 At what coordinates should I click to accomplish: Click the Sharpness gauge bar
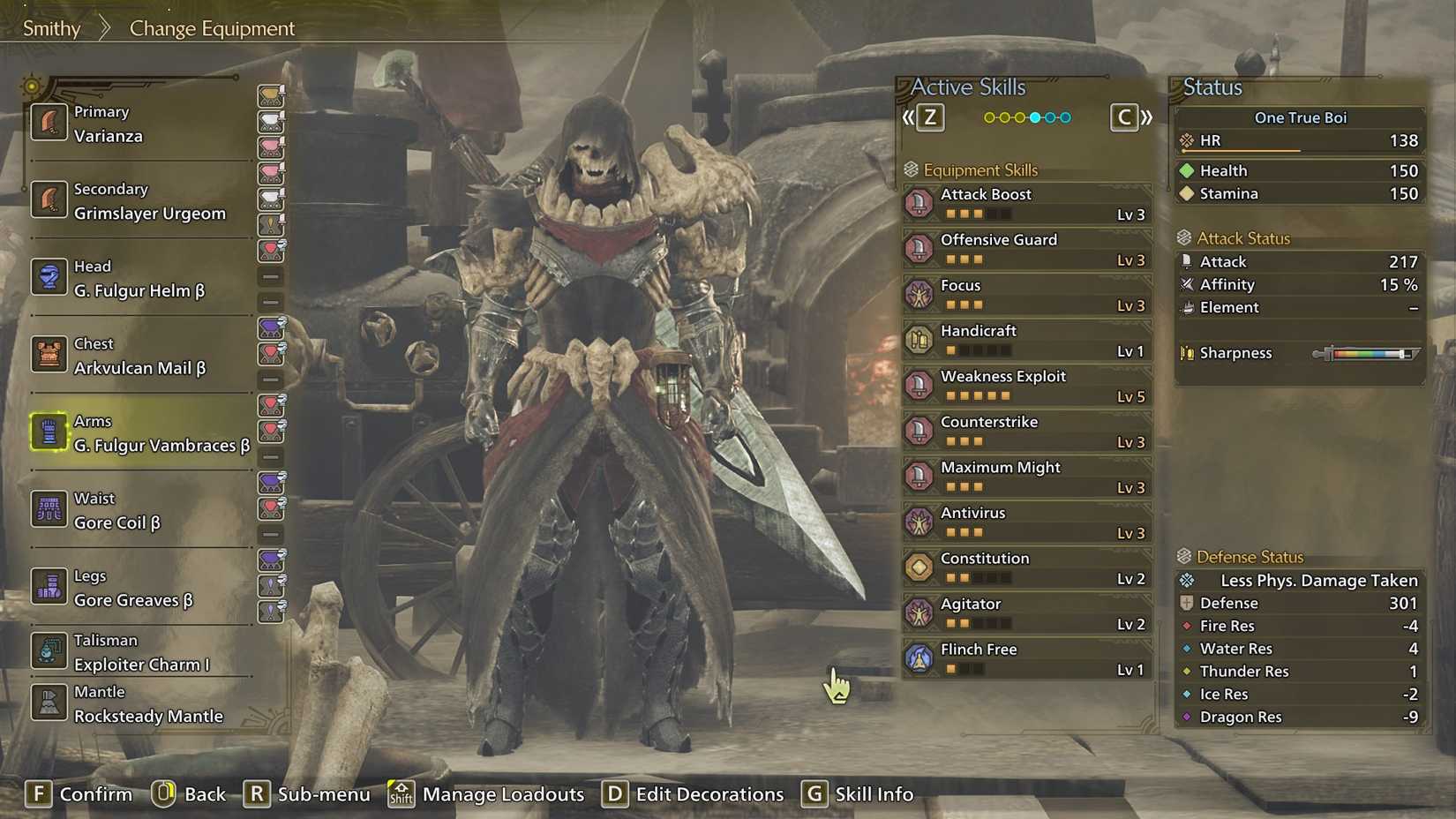(1366, 352)
